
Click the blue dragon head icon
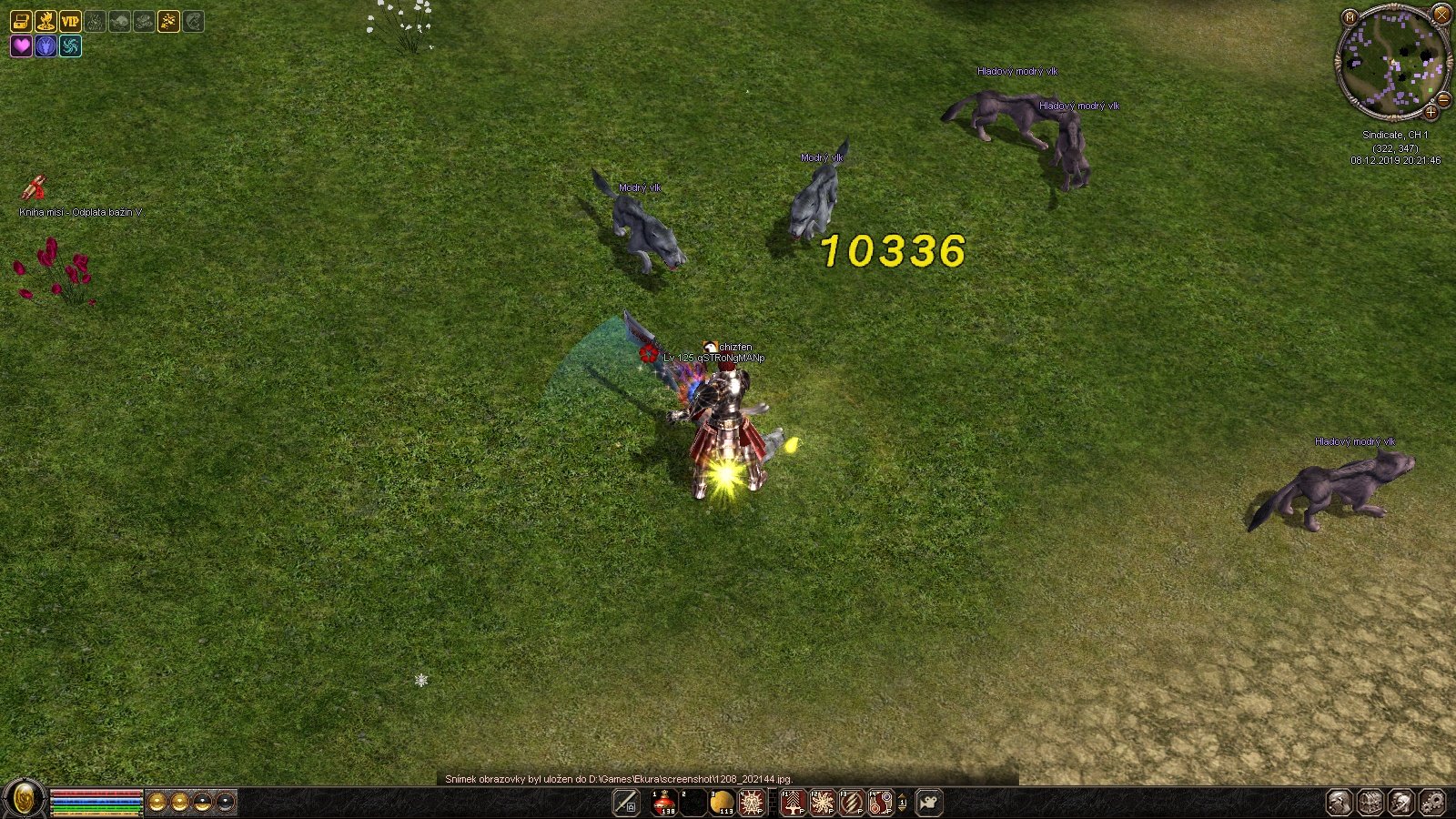click(x=45, y=45)
